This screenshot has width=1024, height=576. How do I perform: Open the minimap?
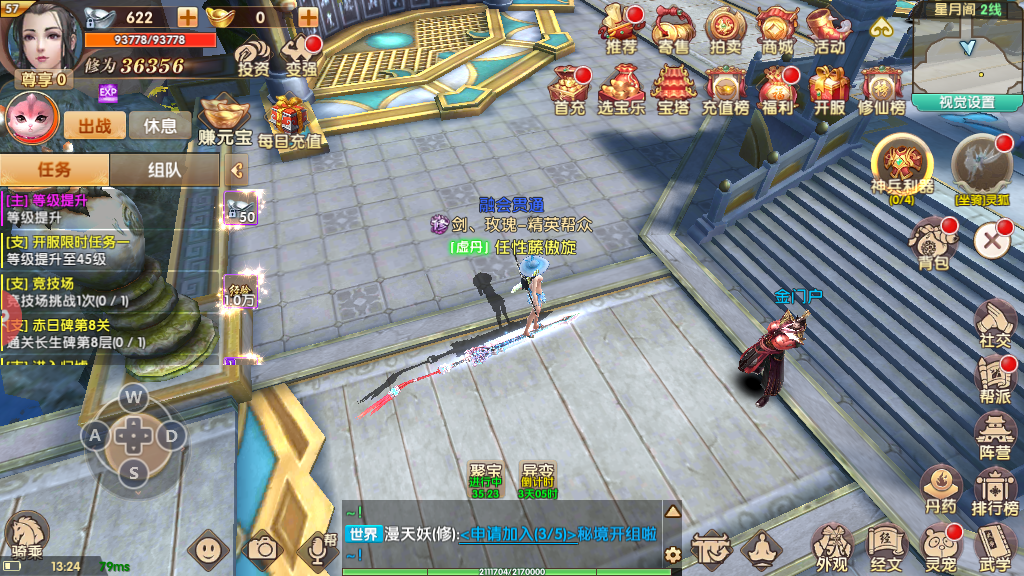coord(966,53)
